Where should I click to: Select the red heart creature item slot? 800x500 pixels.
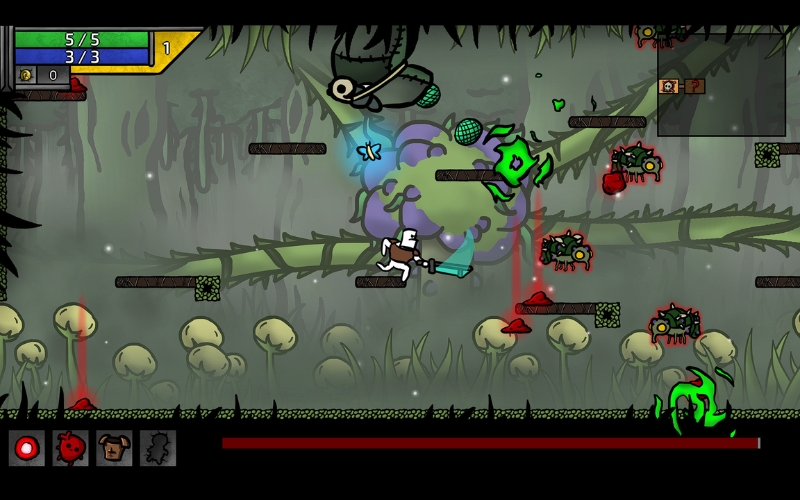[x=70, y=448]
